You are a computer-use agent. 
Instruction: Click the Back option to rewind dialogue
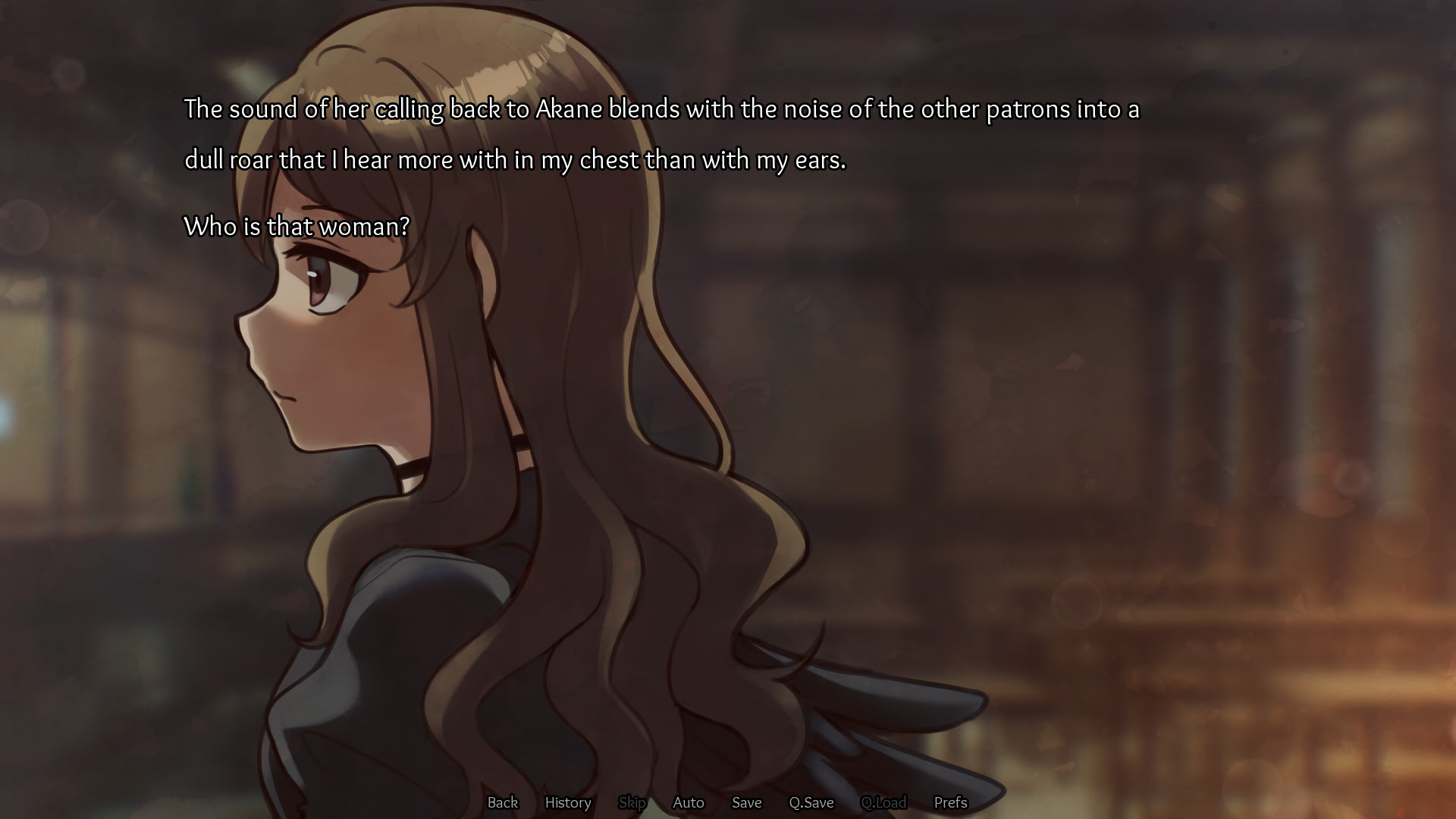[503, 802]
